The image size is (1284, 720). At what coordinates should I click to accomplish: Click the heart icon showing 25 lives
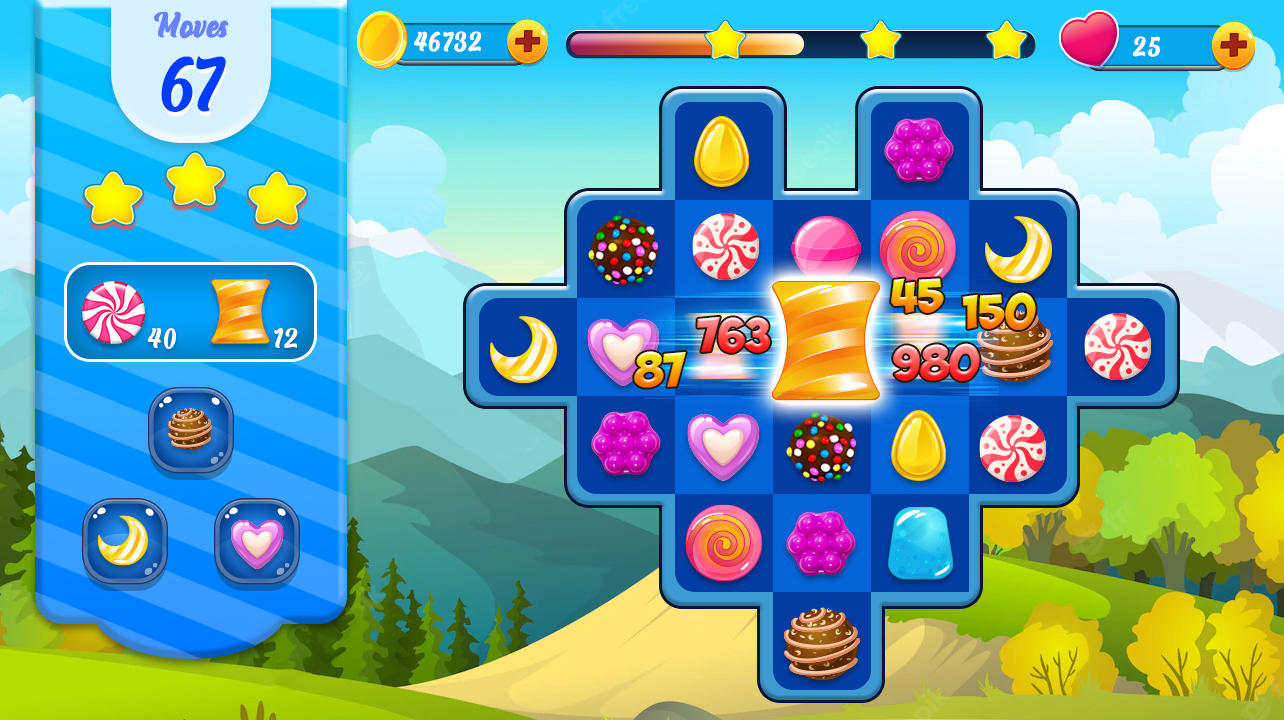pos(1090,42)
